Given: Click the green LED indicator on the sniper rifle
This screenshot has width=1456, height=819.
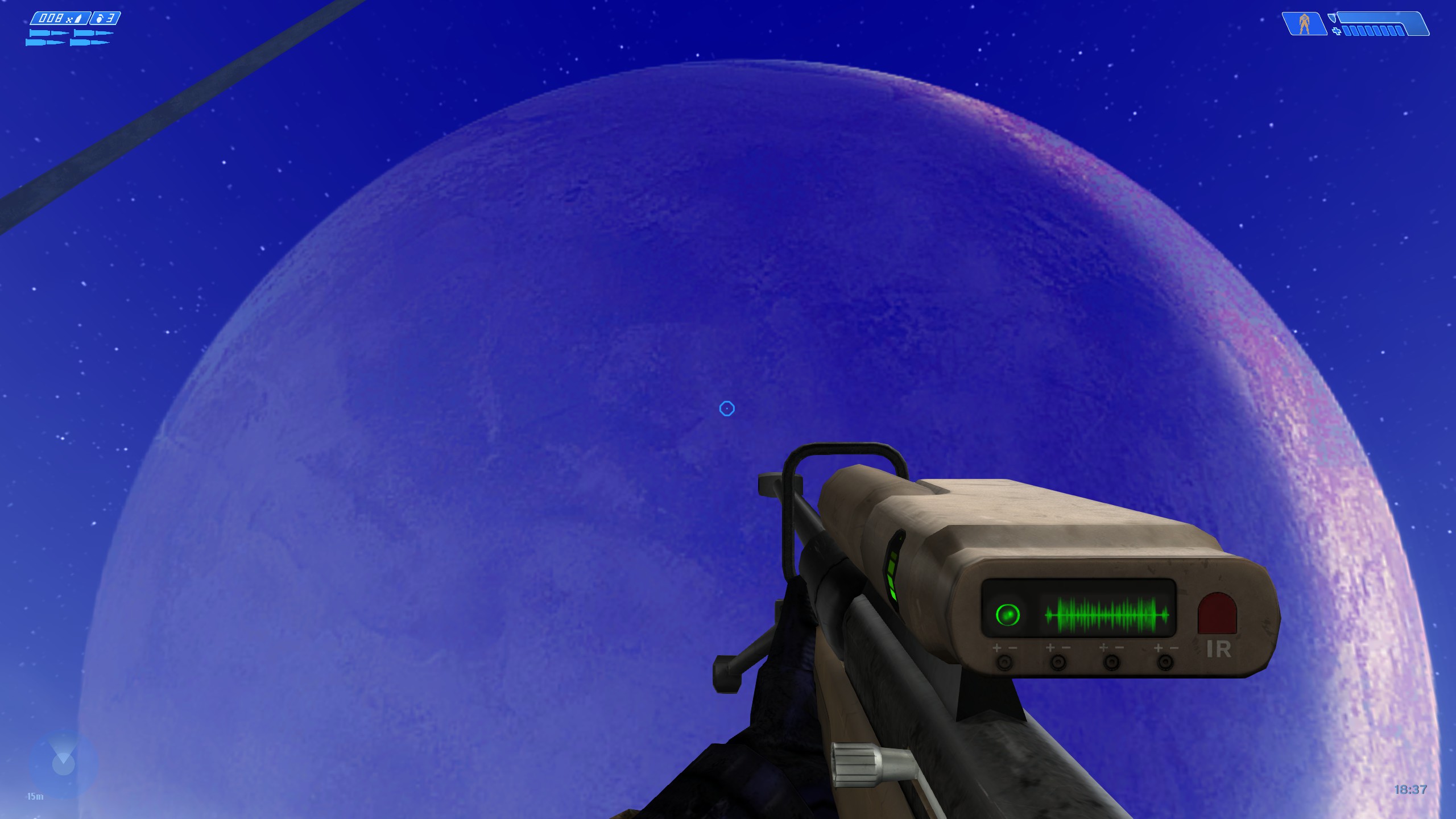Looking at the screenshot, I should click(x=1007, y=614).
